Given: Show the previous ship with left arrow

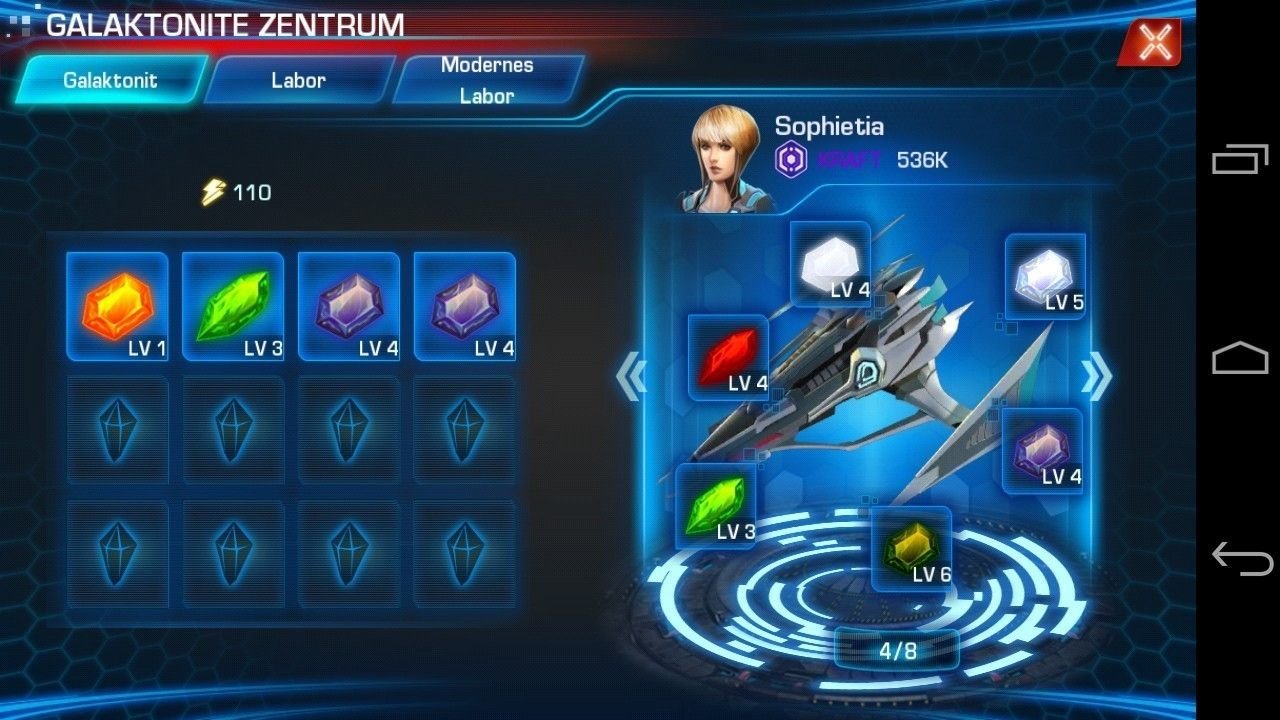Looking at the screenshot, I should 632,377.
